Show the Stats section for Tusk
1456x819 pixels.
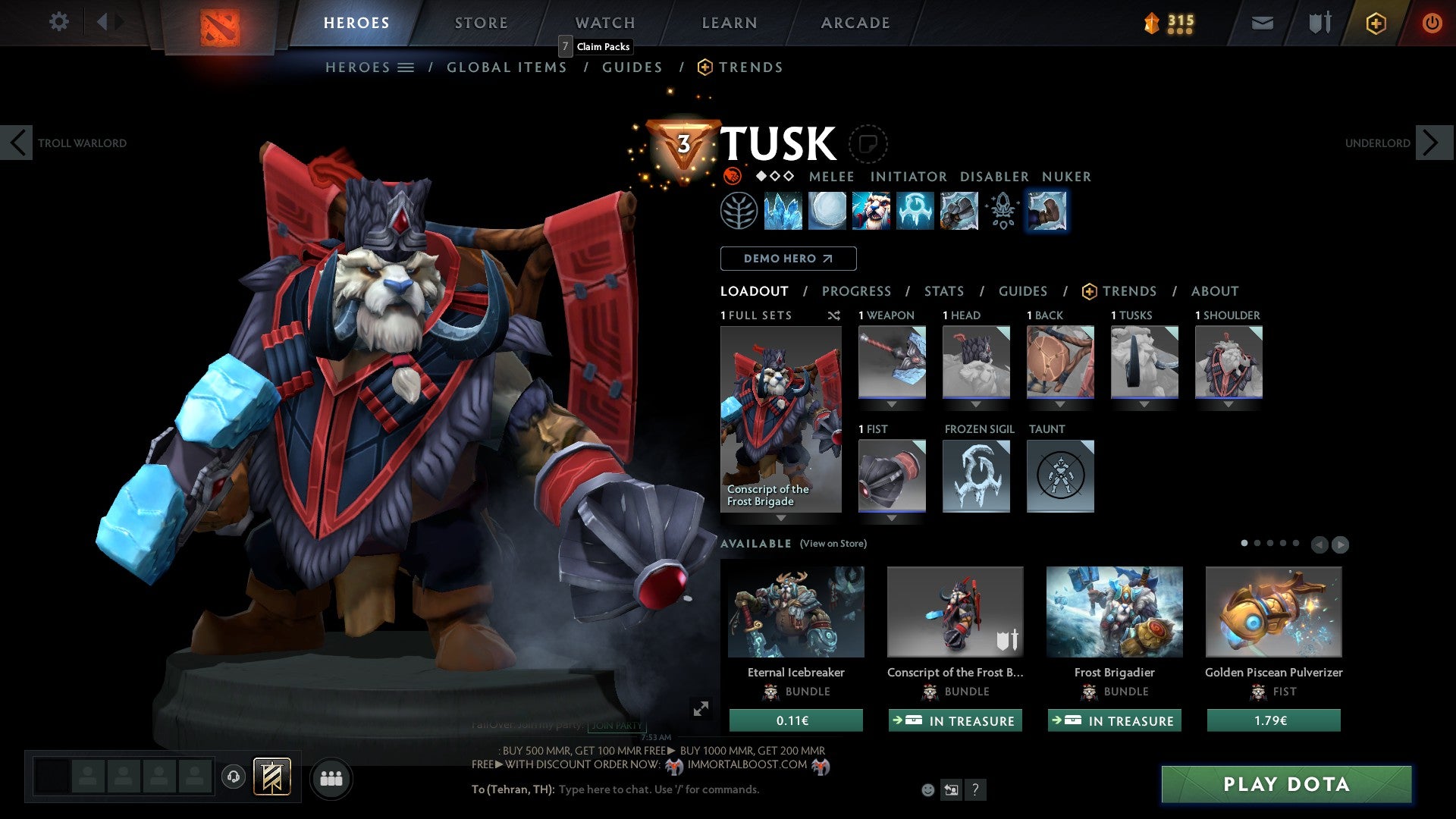(943, 291)
